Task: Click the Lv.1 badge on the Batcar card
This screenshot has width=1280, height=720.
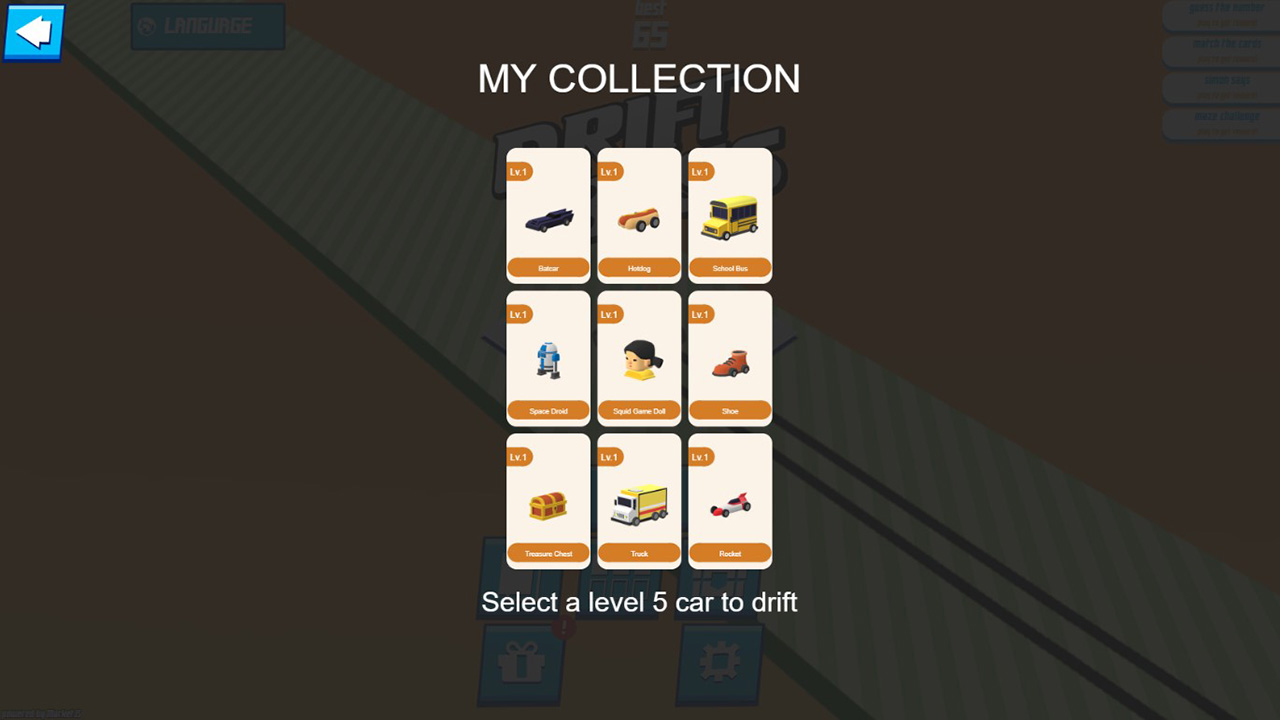Action: [519, 171]
